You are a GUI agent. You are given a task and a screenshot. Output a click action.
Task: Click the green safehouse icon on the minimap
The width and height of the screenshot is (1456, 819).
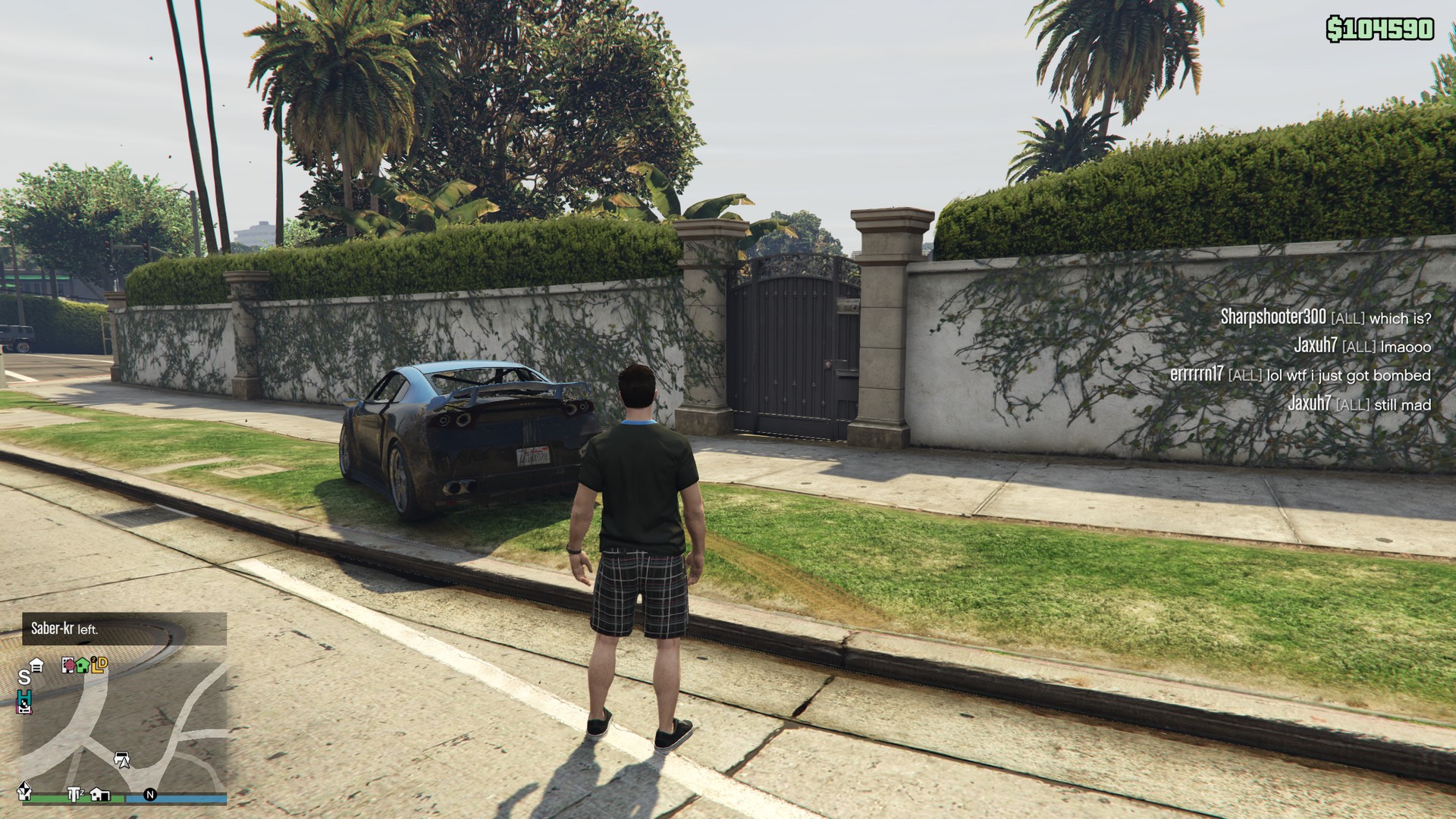tap(83, 665)
